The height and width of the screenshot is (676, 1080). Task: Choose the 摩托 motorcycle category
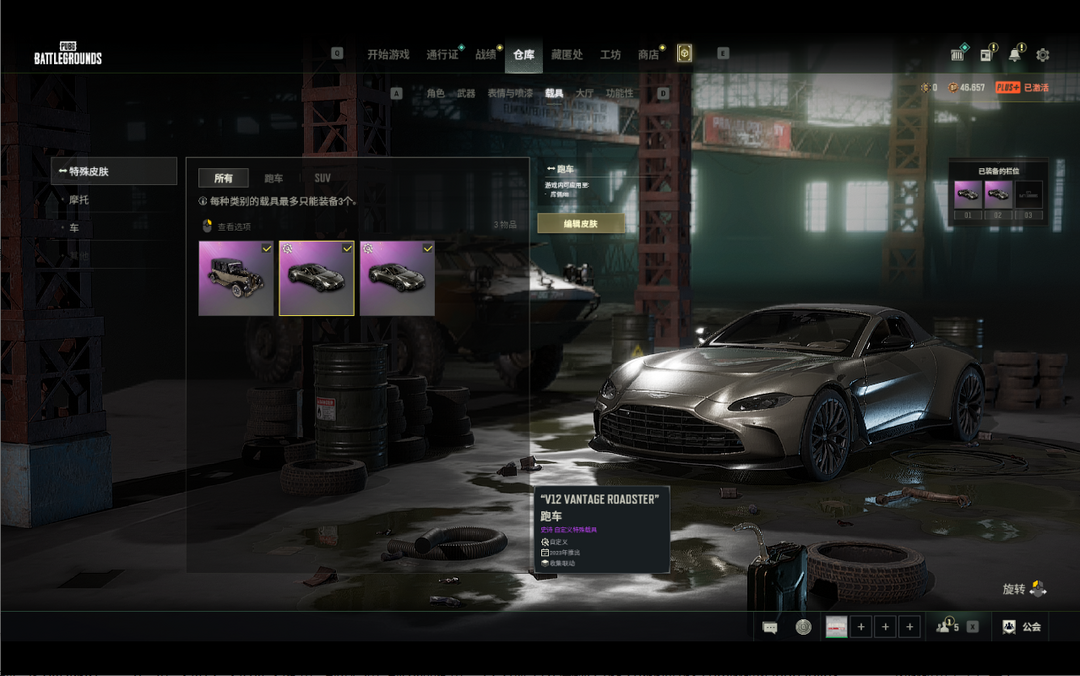click(x=79, y=200)
